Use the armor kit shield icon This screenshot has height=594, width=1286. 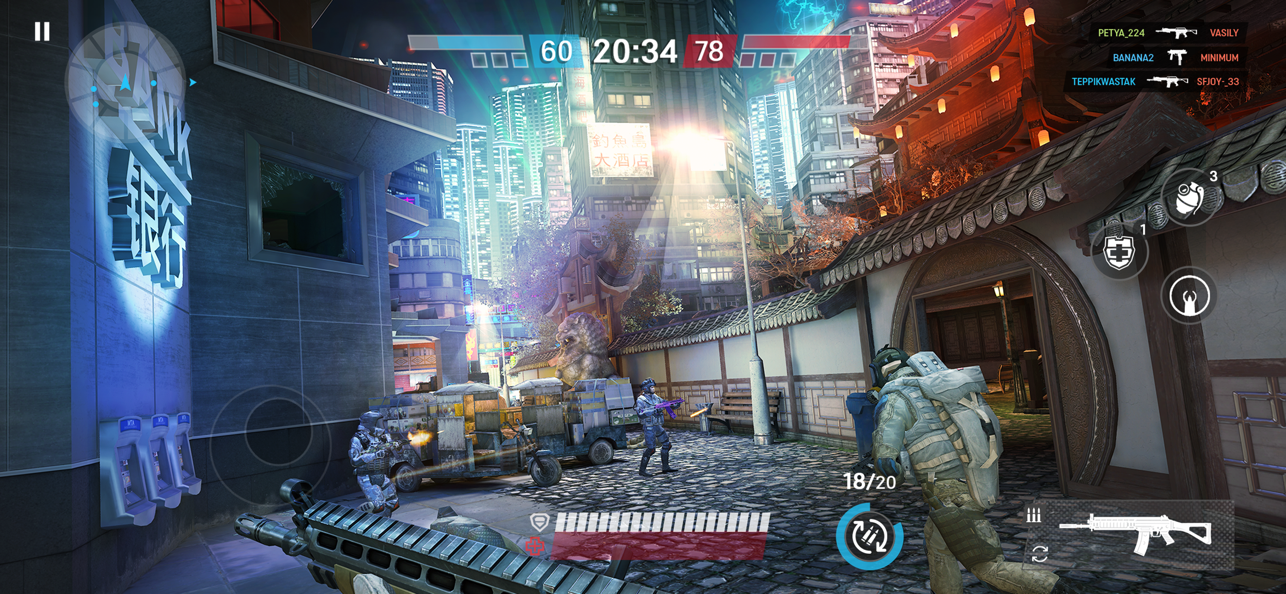click(x=1119, y=251)
